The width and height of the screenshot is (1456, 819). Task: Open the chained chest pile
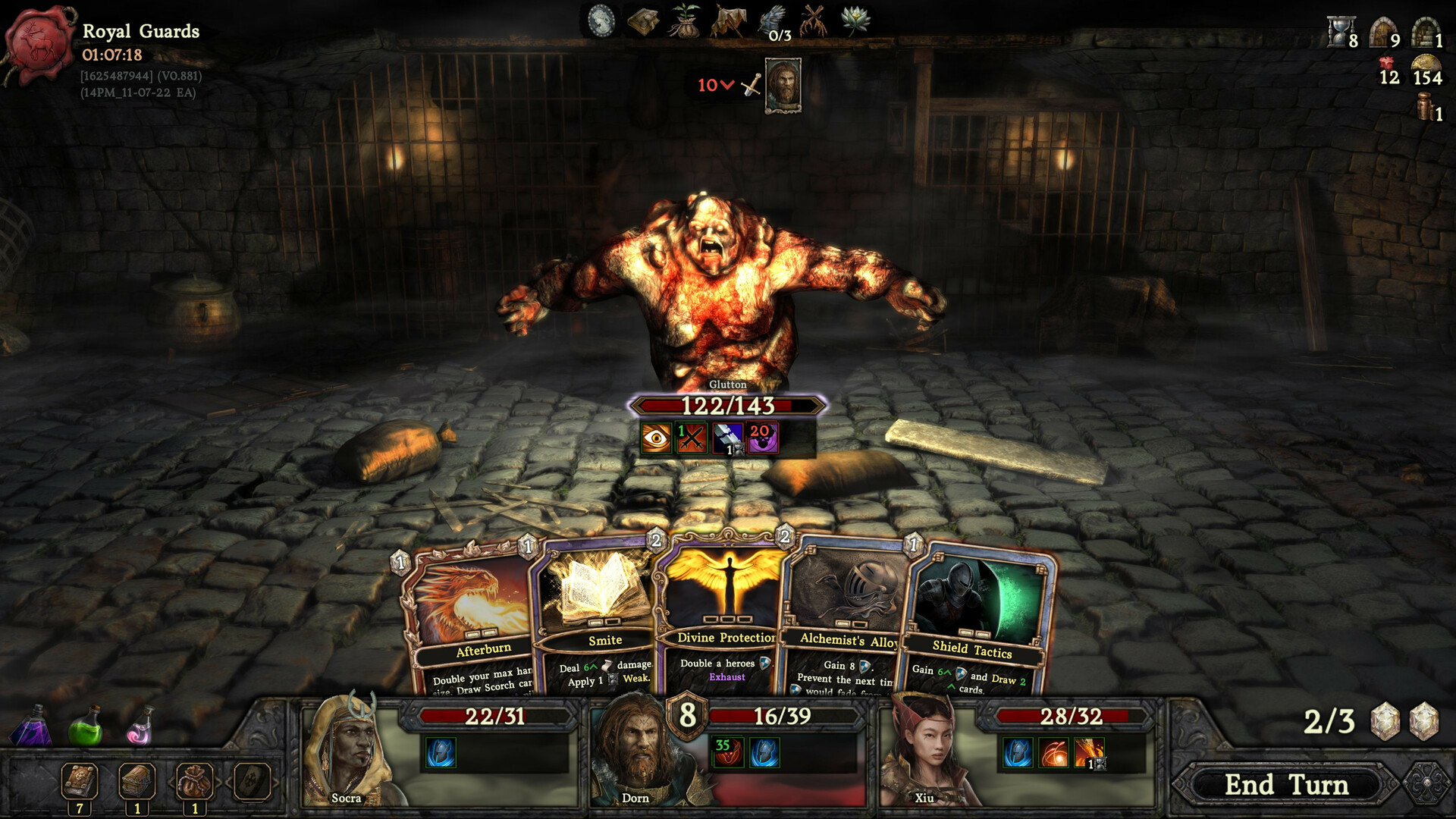(137, 781)
